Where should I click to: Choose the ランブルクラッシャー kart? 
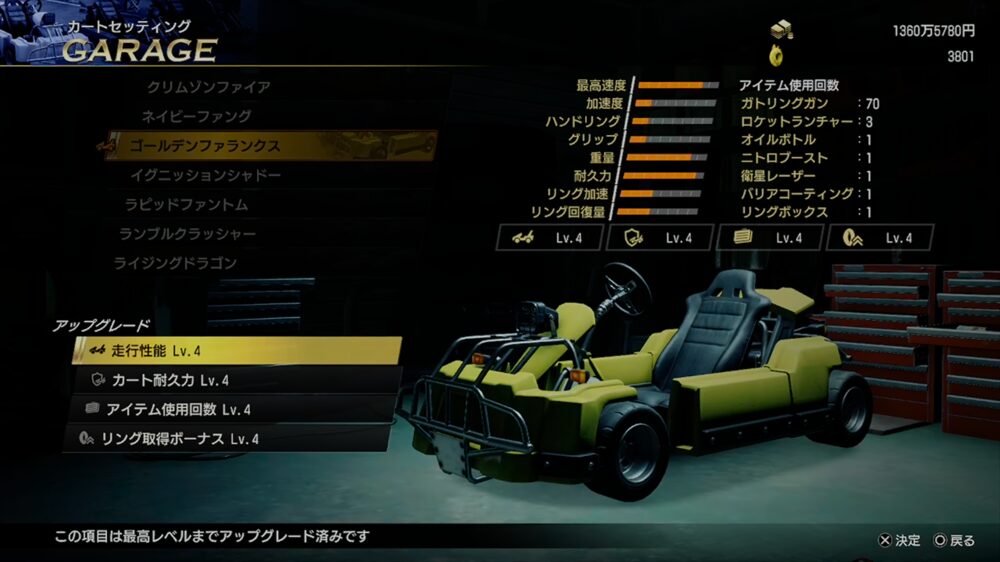point(187,233)
